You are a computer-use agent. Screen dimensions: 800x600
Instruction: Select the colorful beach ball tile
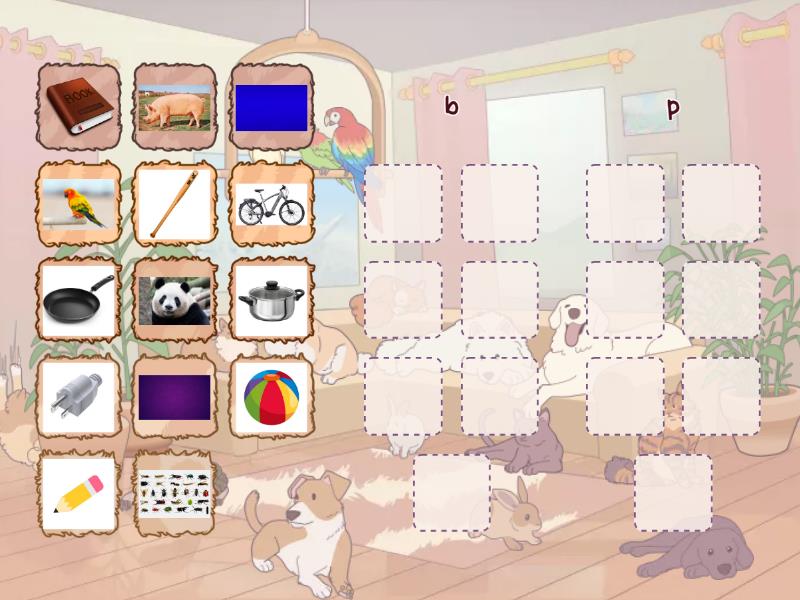click(271, 397)
